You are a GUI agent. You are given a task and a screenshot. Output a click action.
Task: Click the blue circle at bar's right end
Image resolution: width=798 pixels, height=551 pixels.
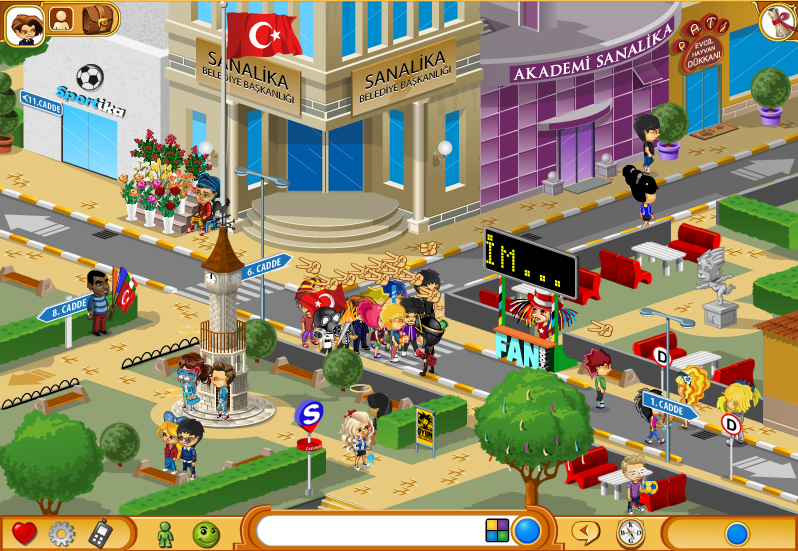coord(737,533)
